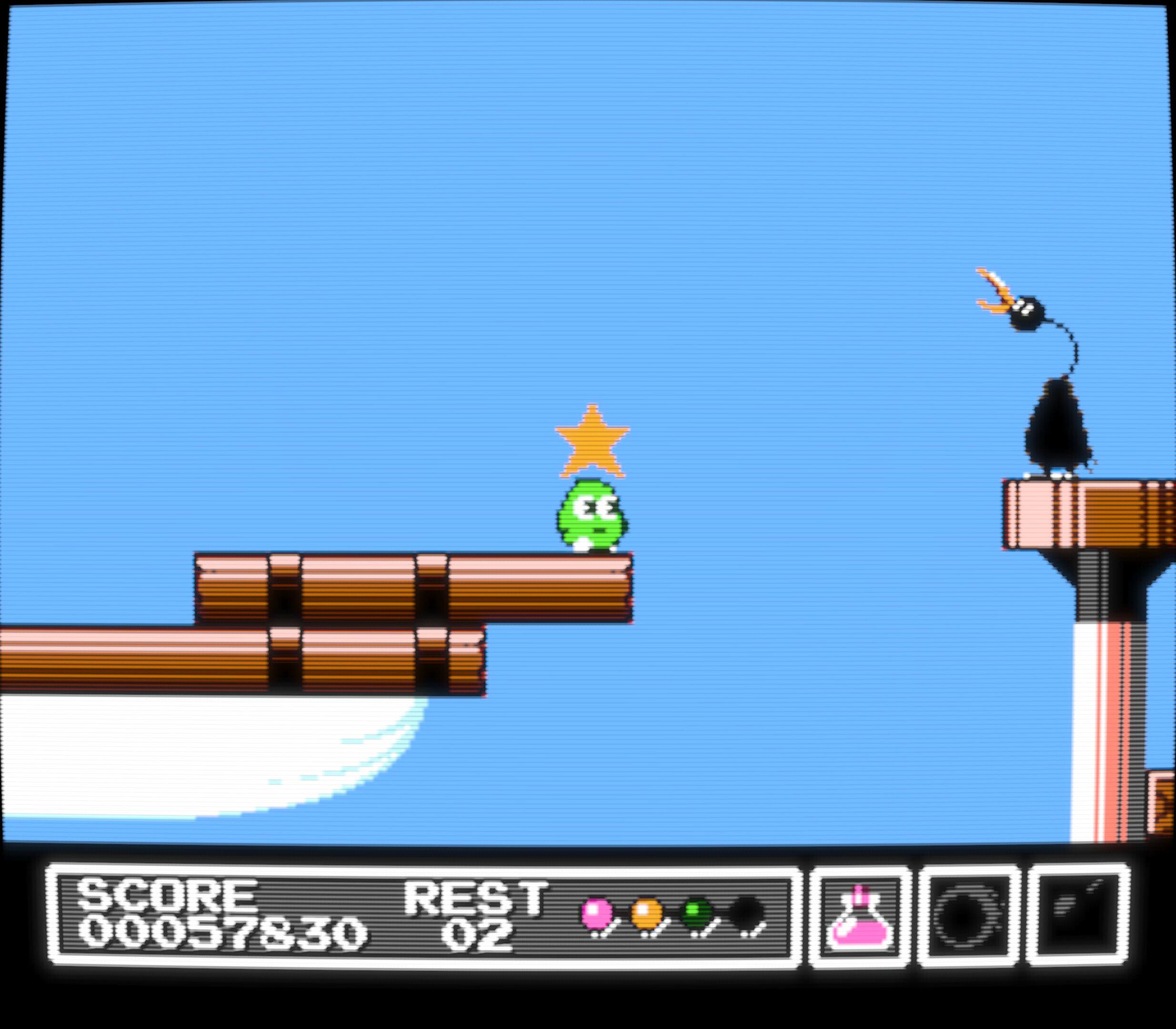Select the pink potion item slot
1176x1029 pixels.
point(860,918)
